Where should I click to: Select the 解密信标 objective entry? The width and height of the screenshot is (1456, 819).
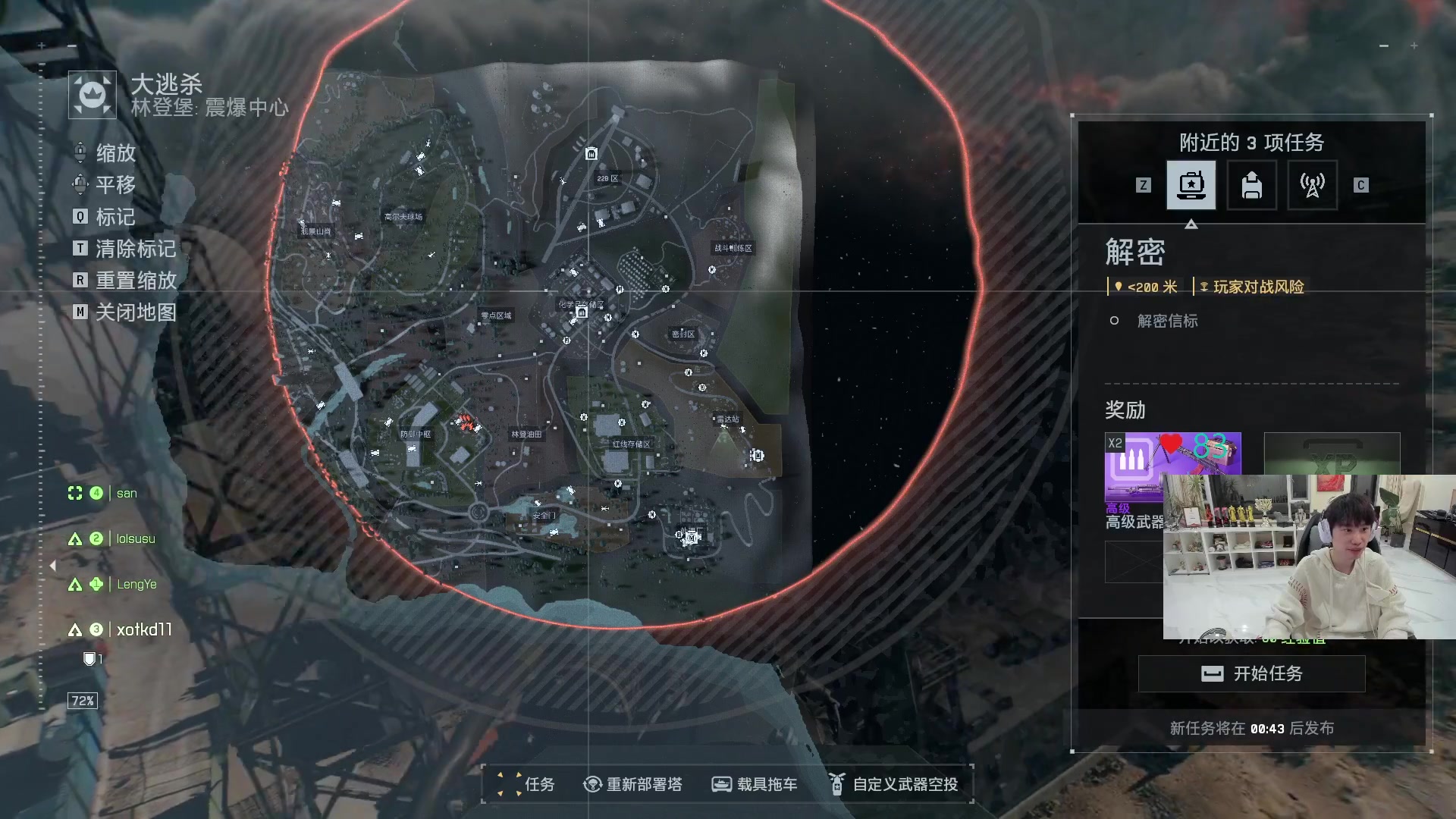click(1167, 321)
